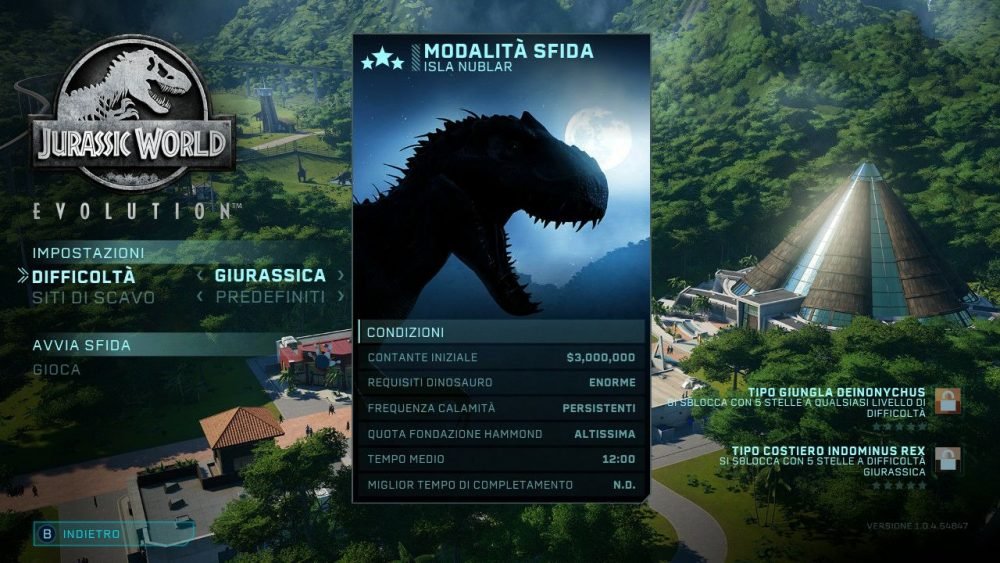
Task: Click the left arrow beside Predefiniti
Action: click(x=200, y=297)
